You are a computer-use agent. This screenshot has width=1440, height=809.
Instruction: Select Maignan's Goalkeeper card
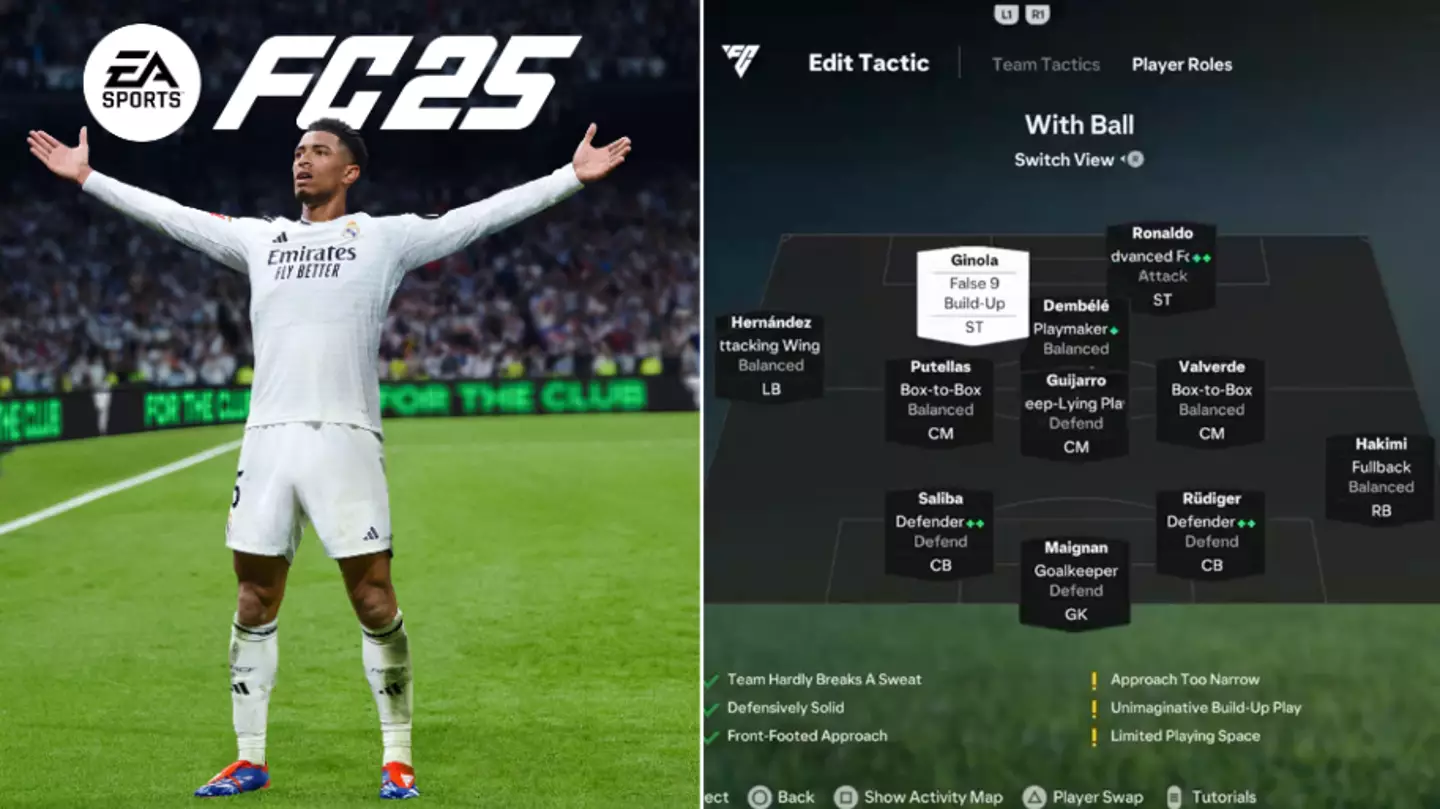pyautogui.click(x=1075, y=582)
